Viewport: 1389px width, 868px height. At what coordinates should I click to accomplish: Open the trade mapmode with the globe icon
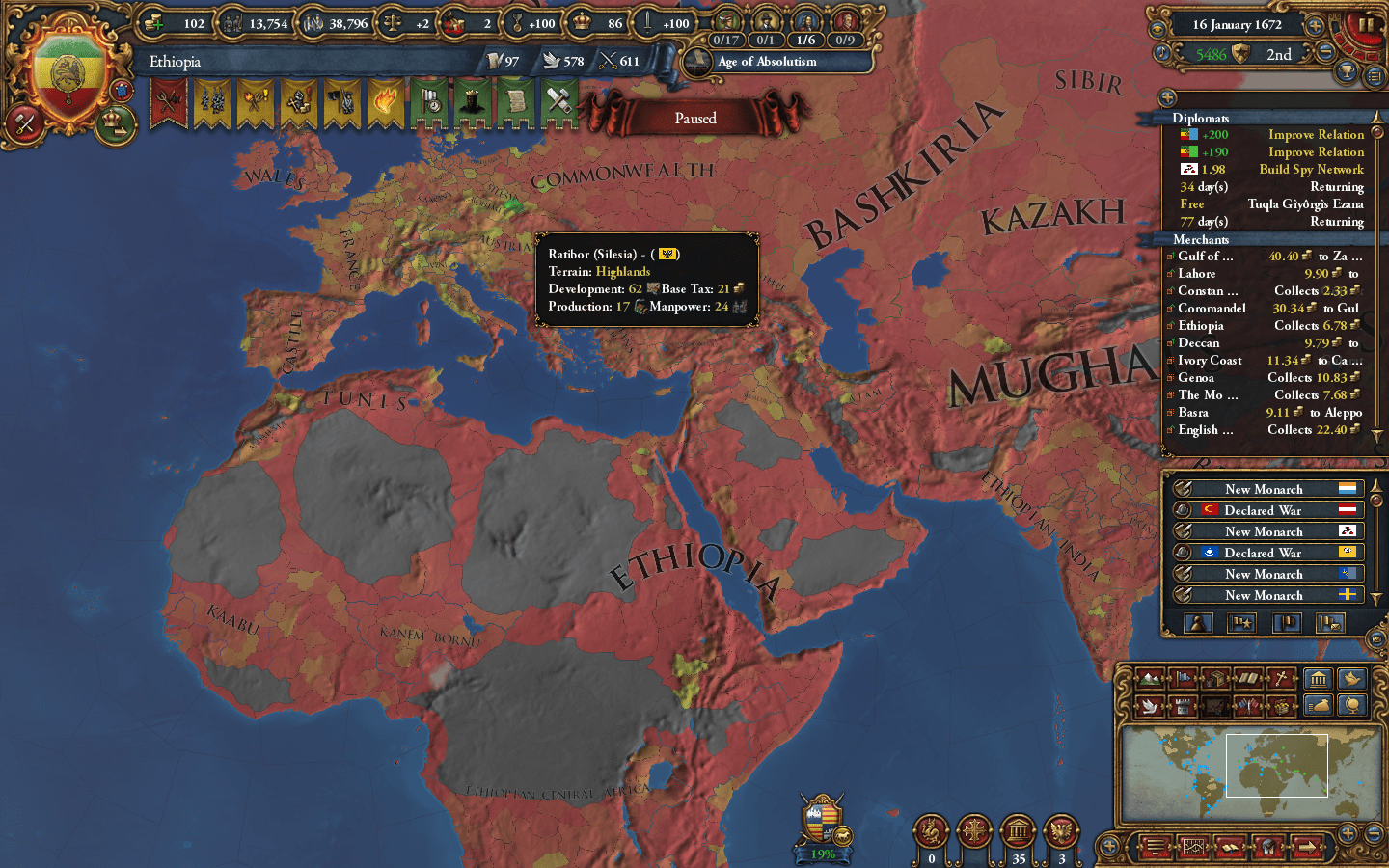[x=1350, y=705]
